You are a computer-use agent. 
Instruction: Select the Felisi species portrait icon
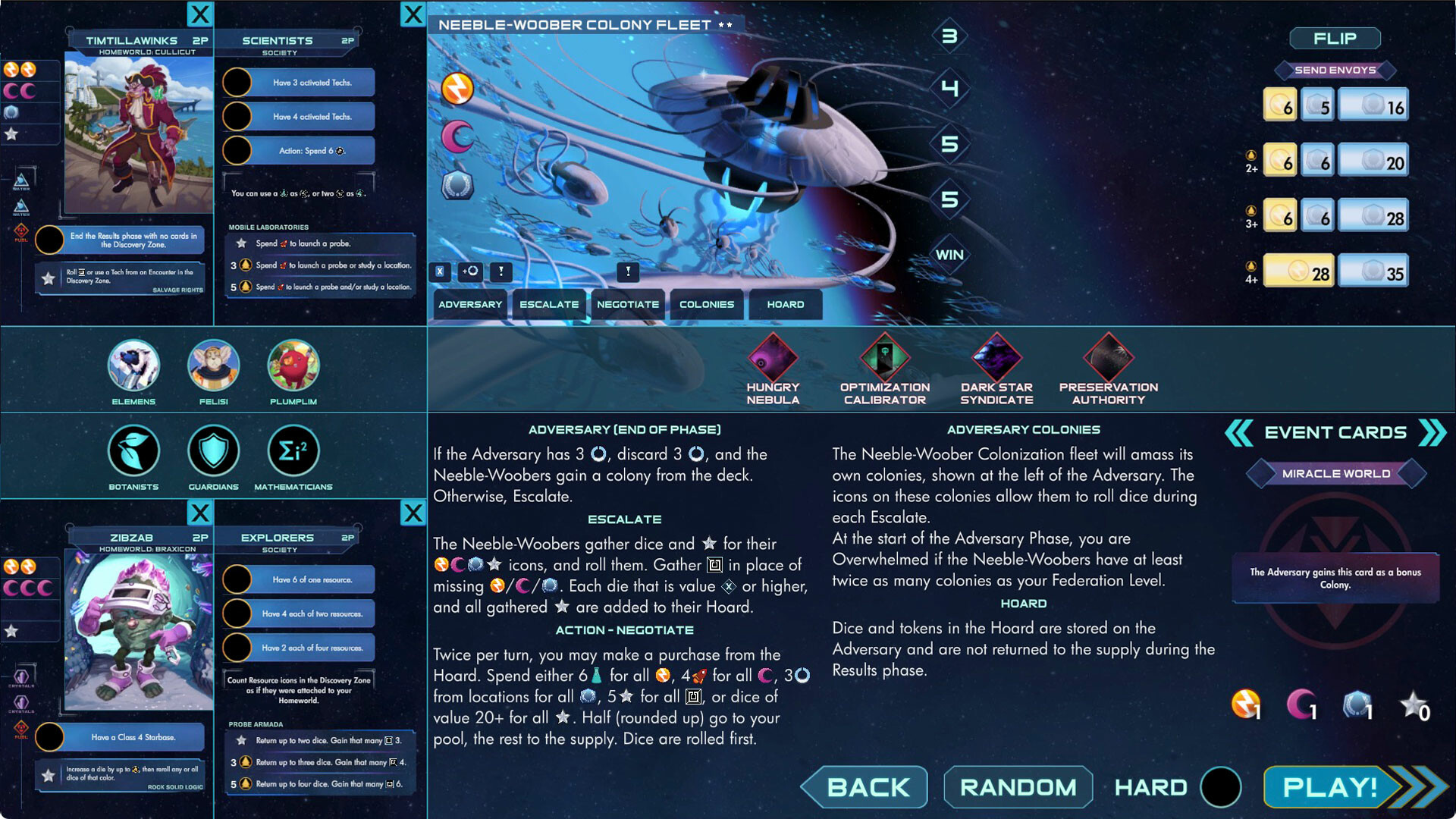[213, 368]
